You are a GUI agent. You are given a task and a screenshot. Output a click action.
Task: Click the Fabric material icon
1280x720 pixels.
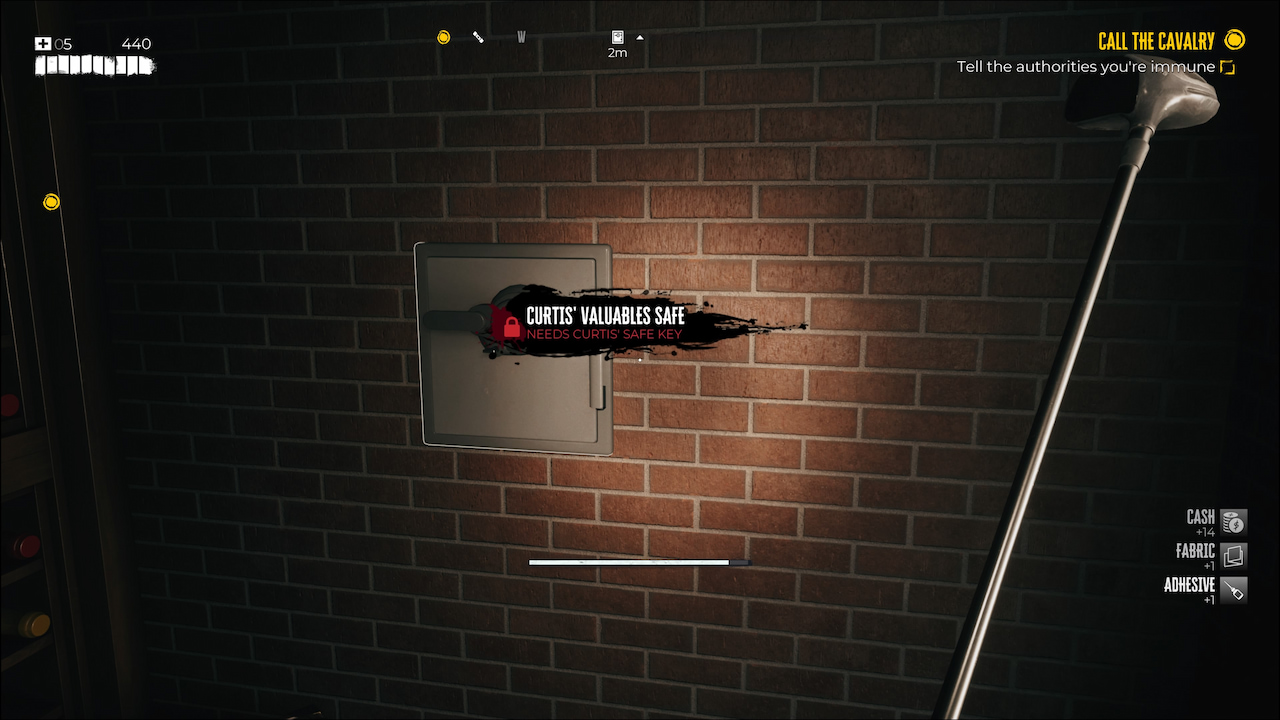[x=1232, y=555]
